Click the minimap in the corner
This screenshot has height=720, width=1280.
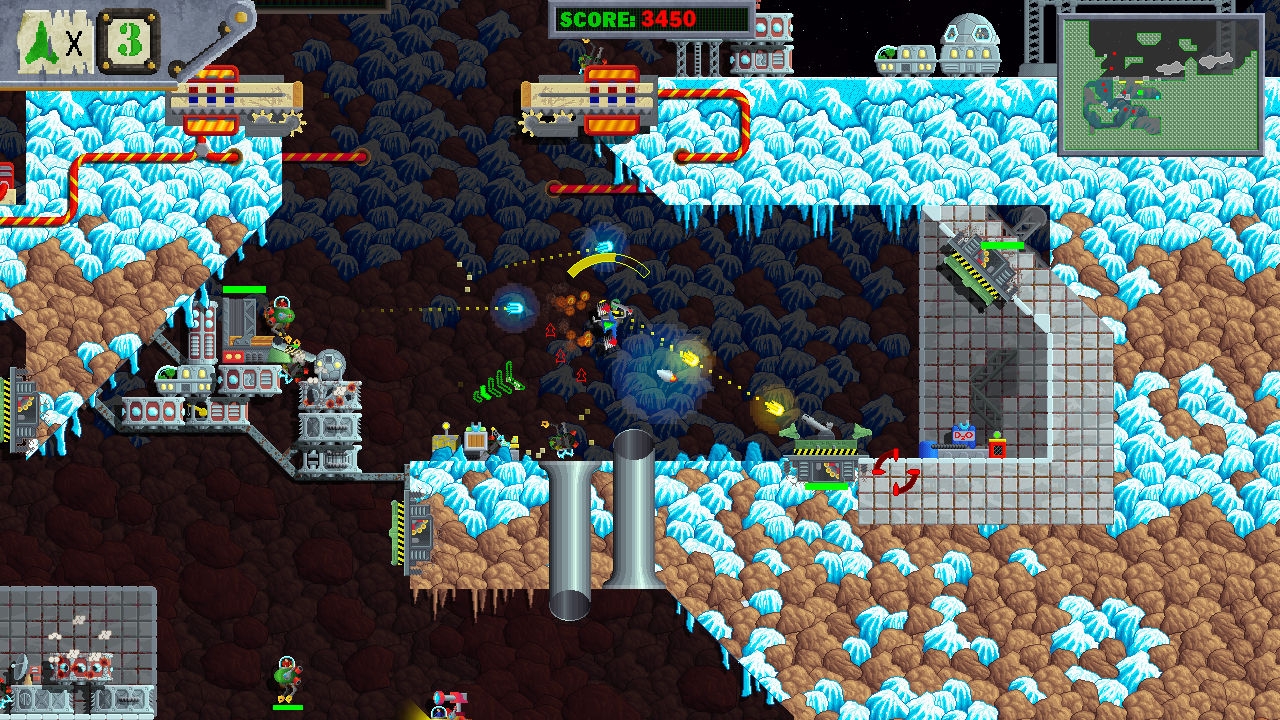point(1160,85)
